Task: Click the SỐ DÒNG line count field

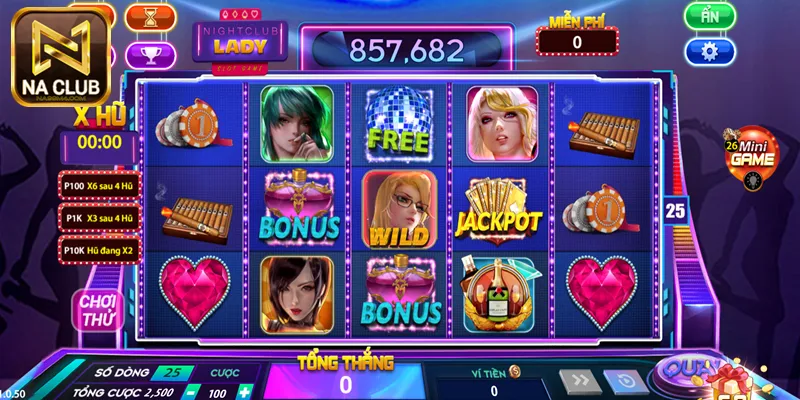Action: 170,372
